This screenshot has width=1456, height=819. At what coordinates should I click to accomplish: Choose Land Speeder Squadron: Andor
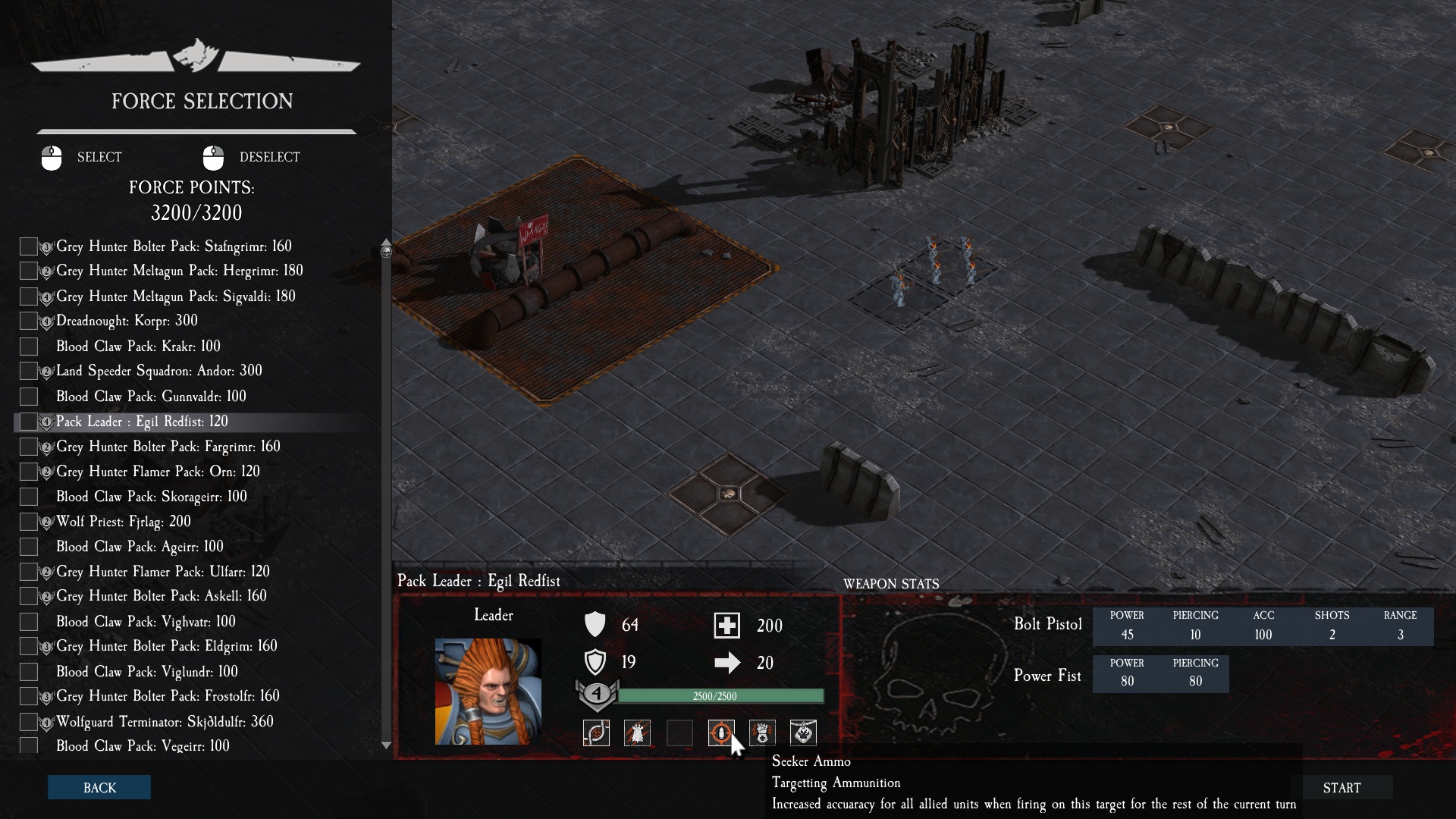tap(158, 371)
